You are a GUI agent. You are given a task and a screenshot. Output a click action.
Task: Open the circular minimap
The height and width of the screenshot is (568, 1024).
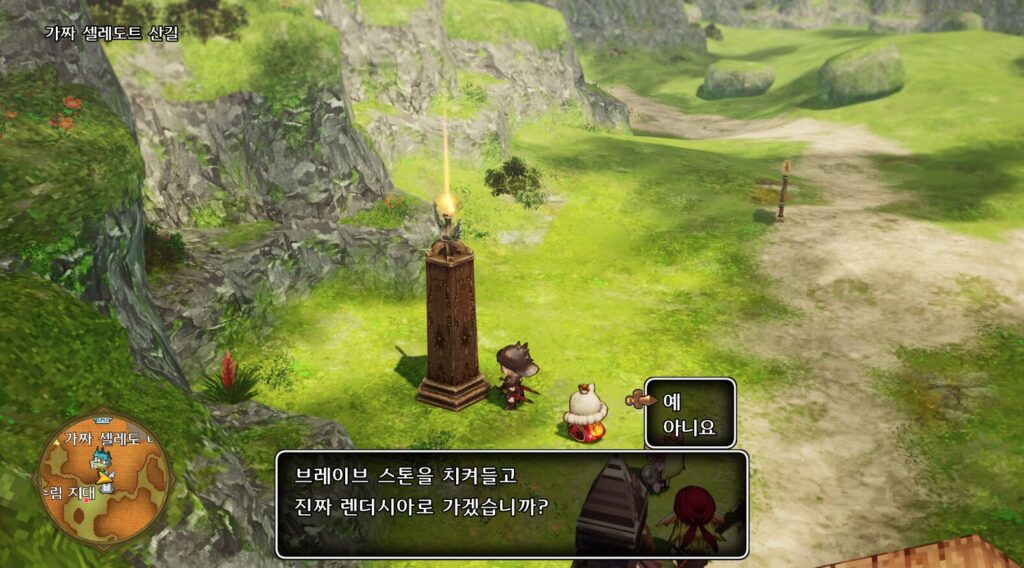pos(103,480)
